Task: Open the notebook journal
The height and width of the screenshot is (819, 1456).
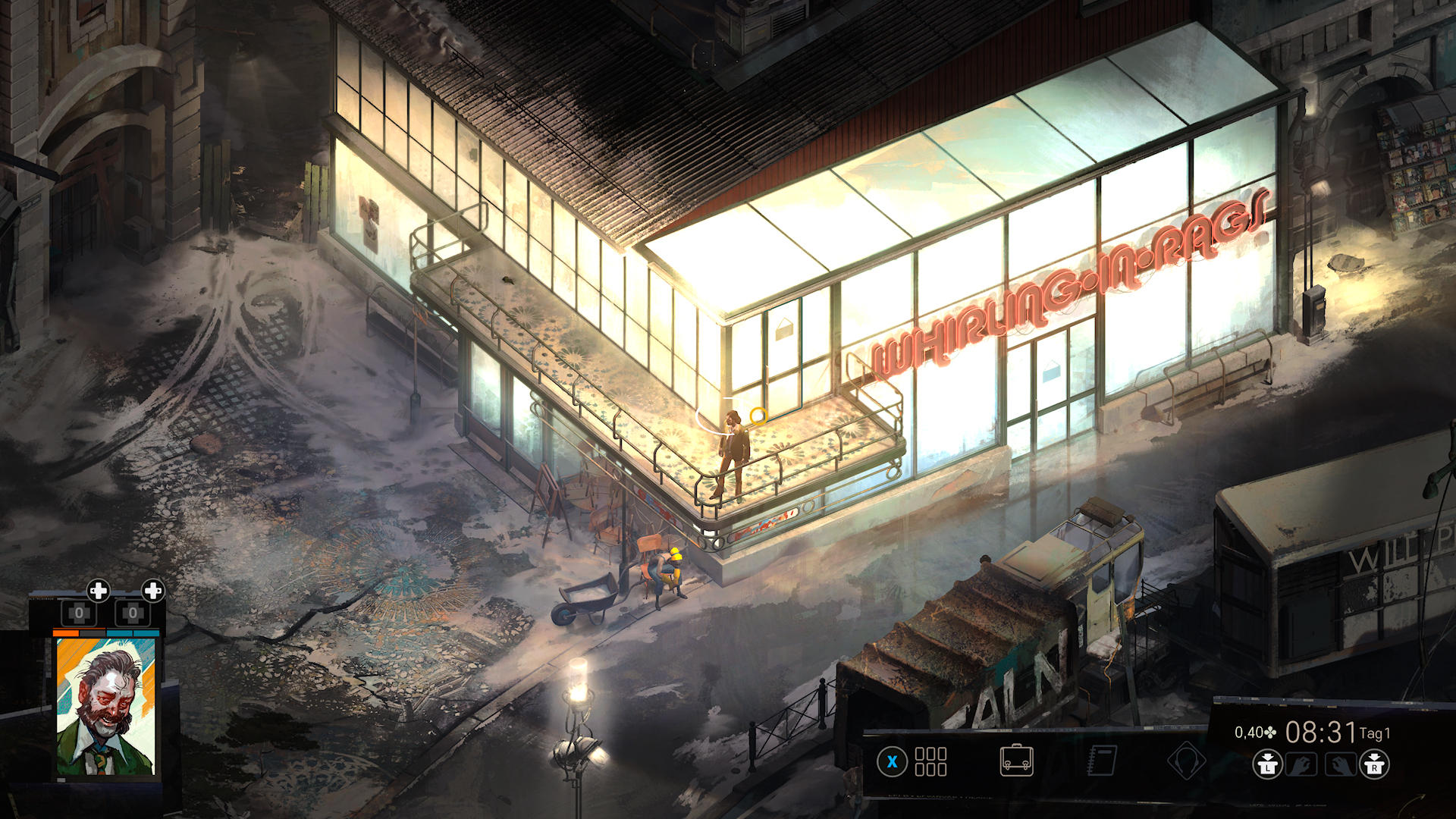Action: click(x=1102, y=760)
